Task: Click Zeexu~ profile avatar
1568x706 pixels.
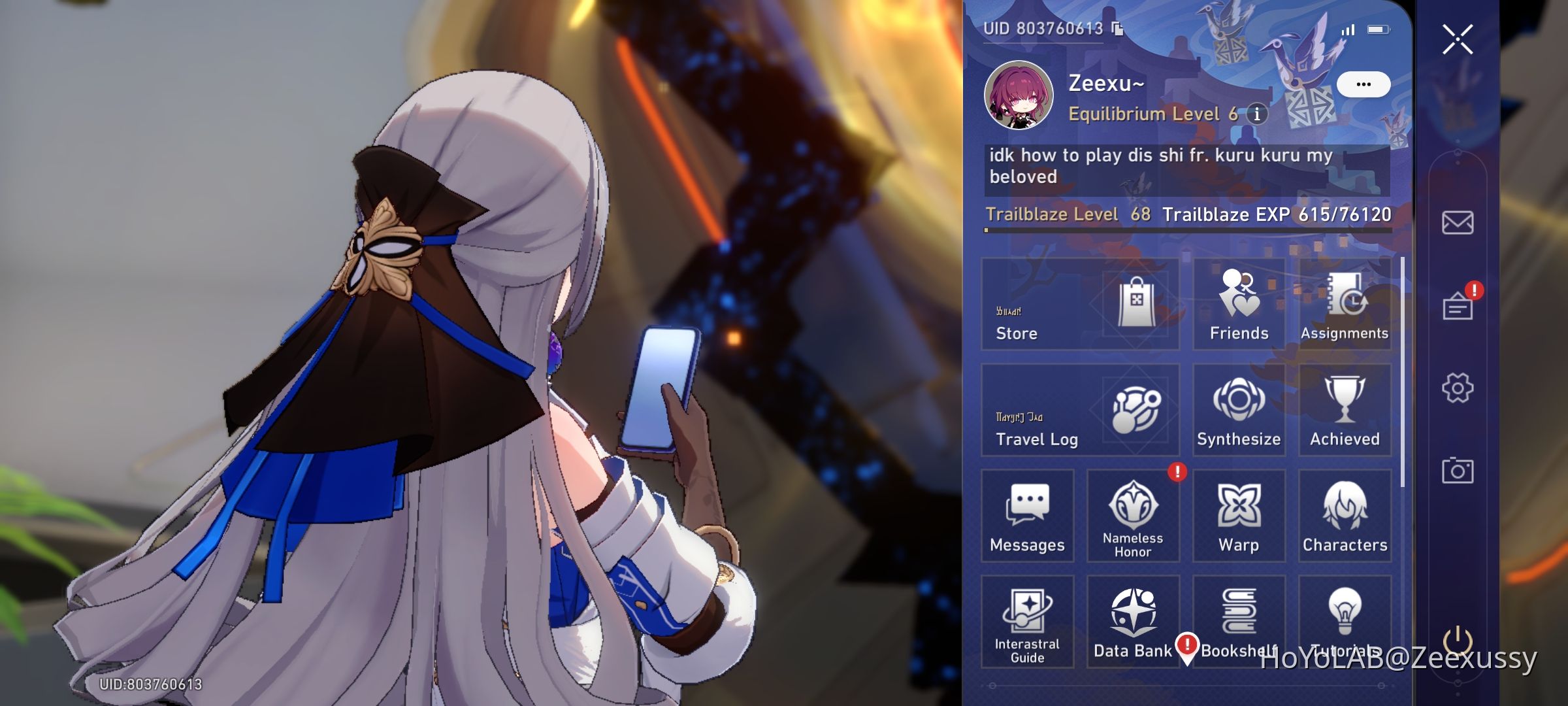Action: 1020,95
